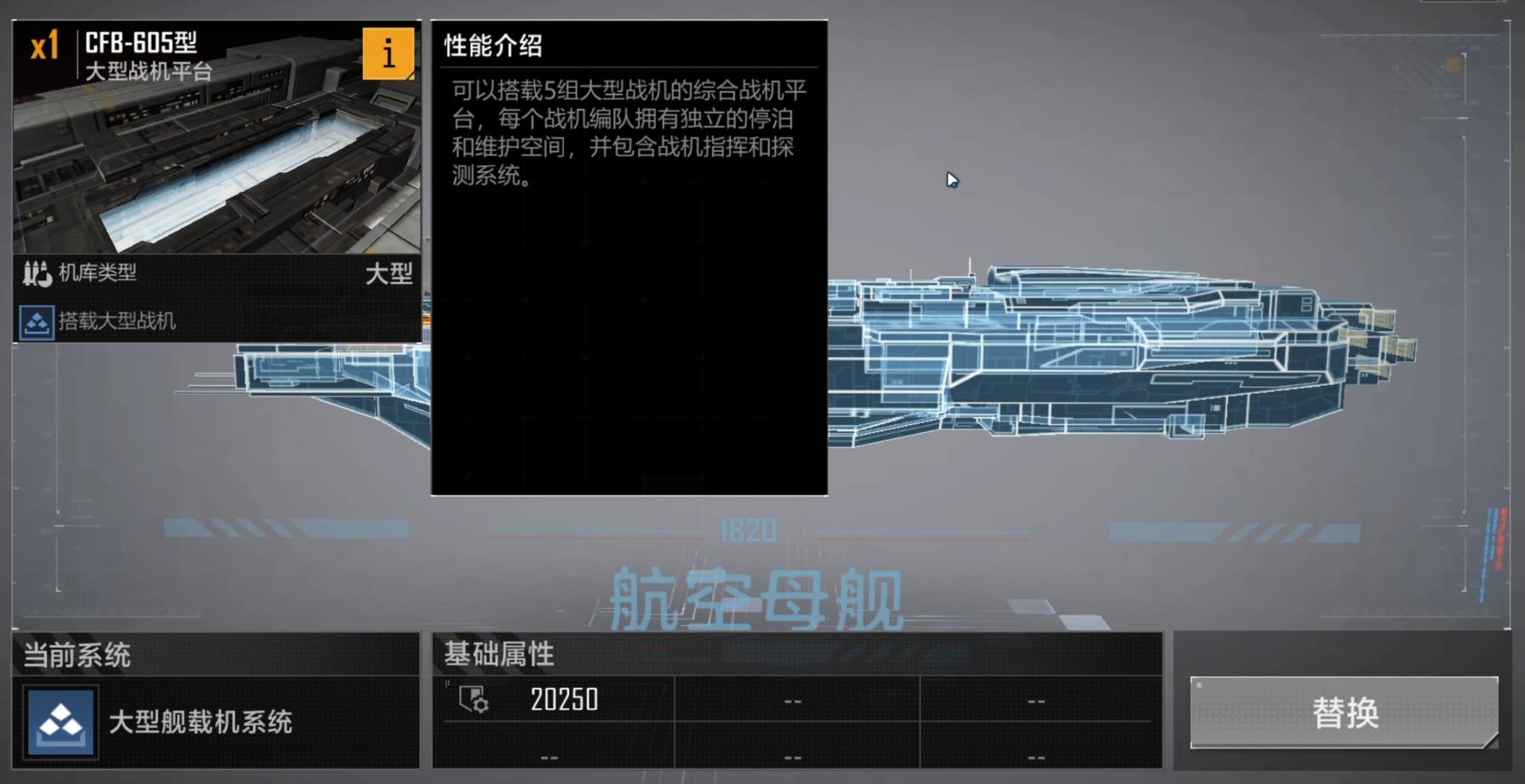Switch to the 基础属性 section
This screenshot has height=784, width=1525.
(496, 655)
